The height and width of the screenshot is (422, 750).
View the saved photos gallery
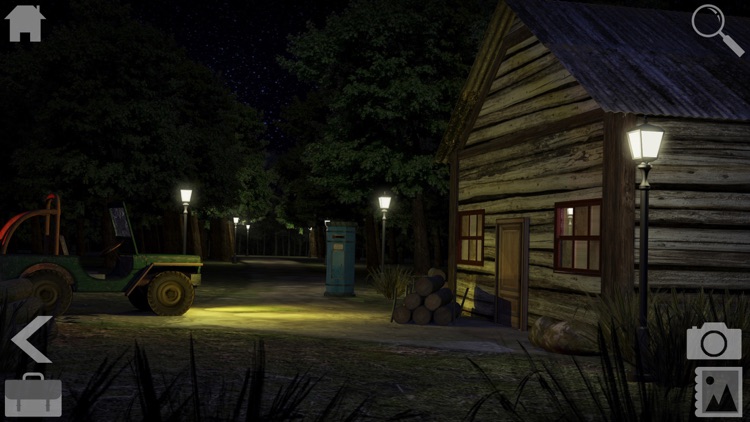click(x=718, y=392)
